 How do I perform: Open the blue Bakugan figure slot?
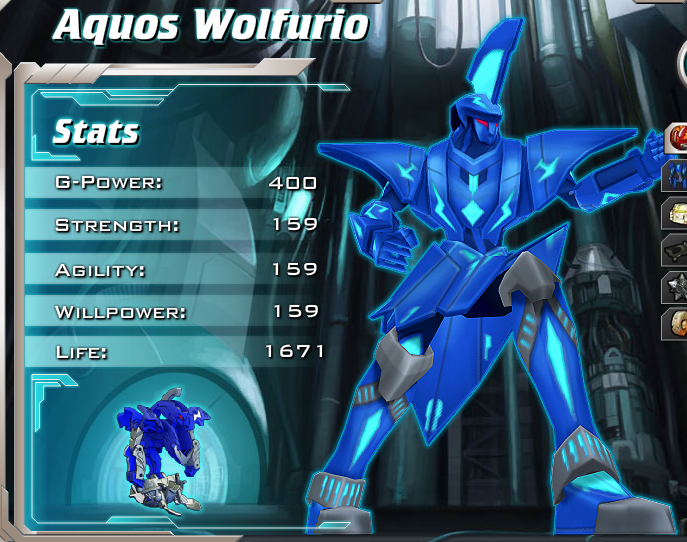677,175
